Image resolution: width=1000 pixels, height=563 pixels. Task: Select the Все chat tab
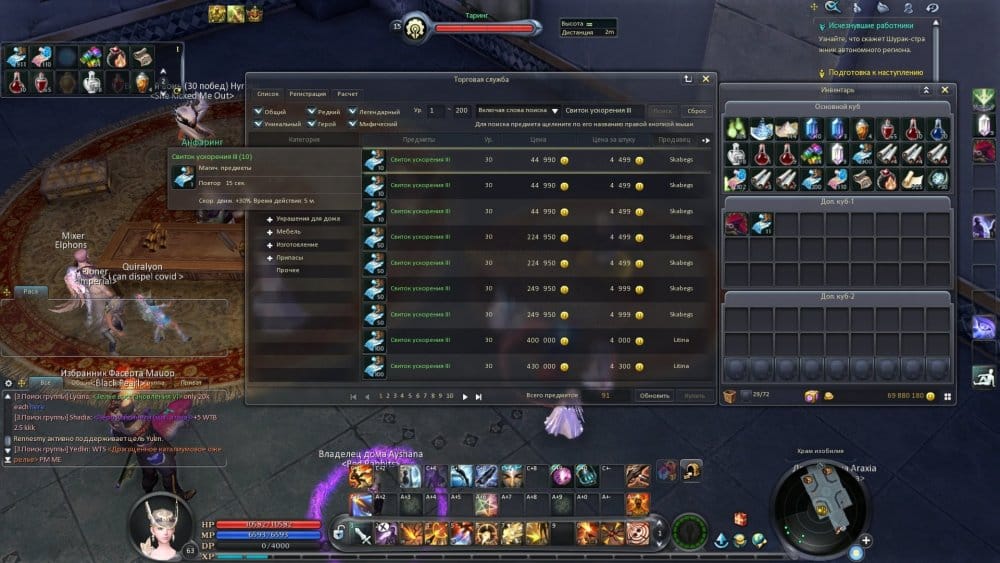[x=43, y=382]
